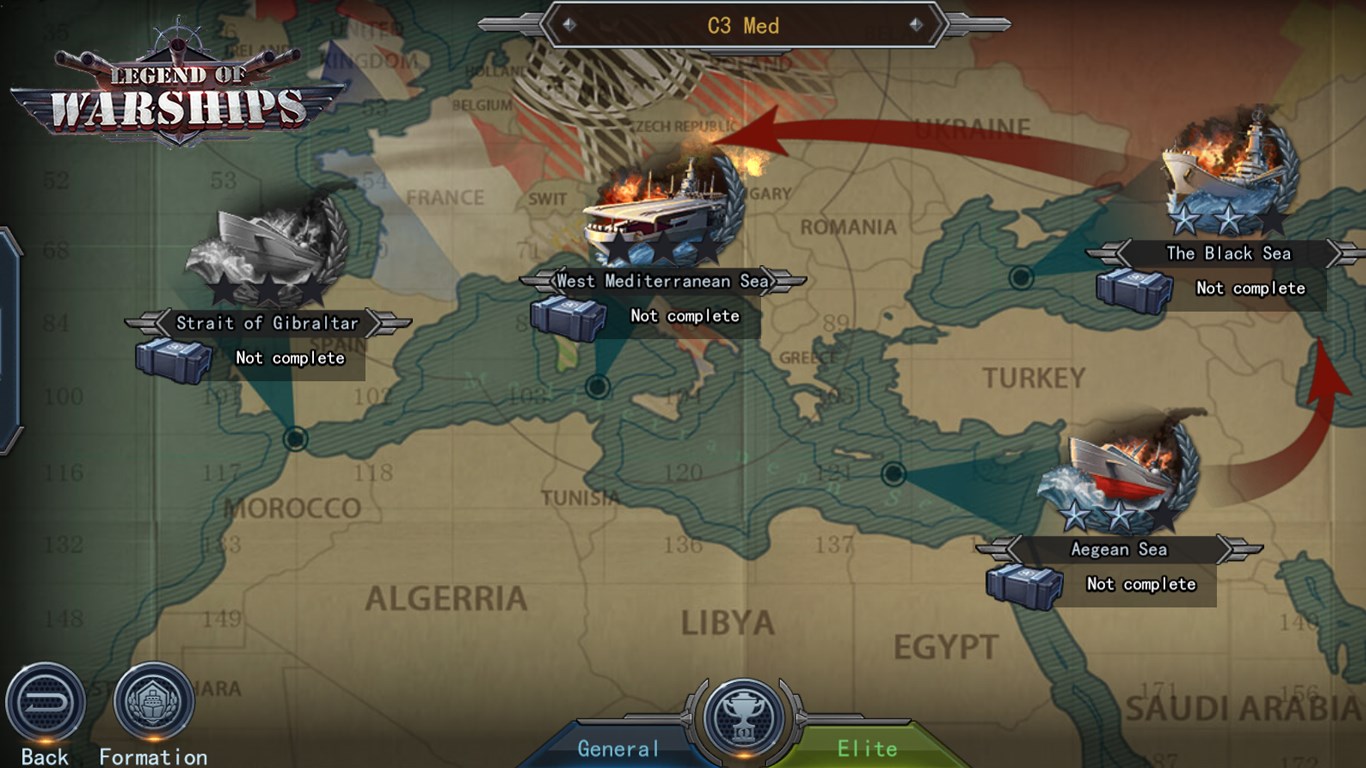Image resolution: width=1366 pixels, height=768 pixels.
Task: Switch to the Elite difficulty tab
Action: click(x=867, y=748)
